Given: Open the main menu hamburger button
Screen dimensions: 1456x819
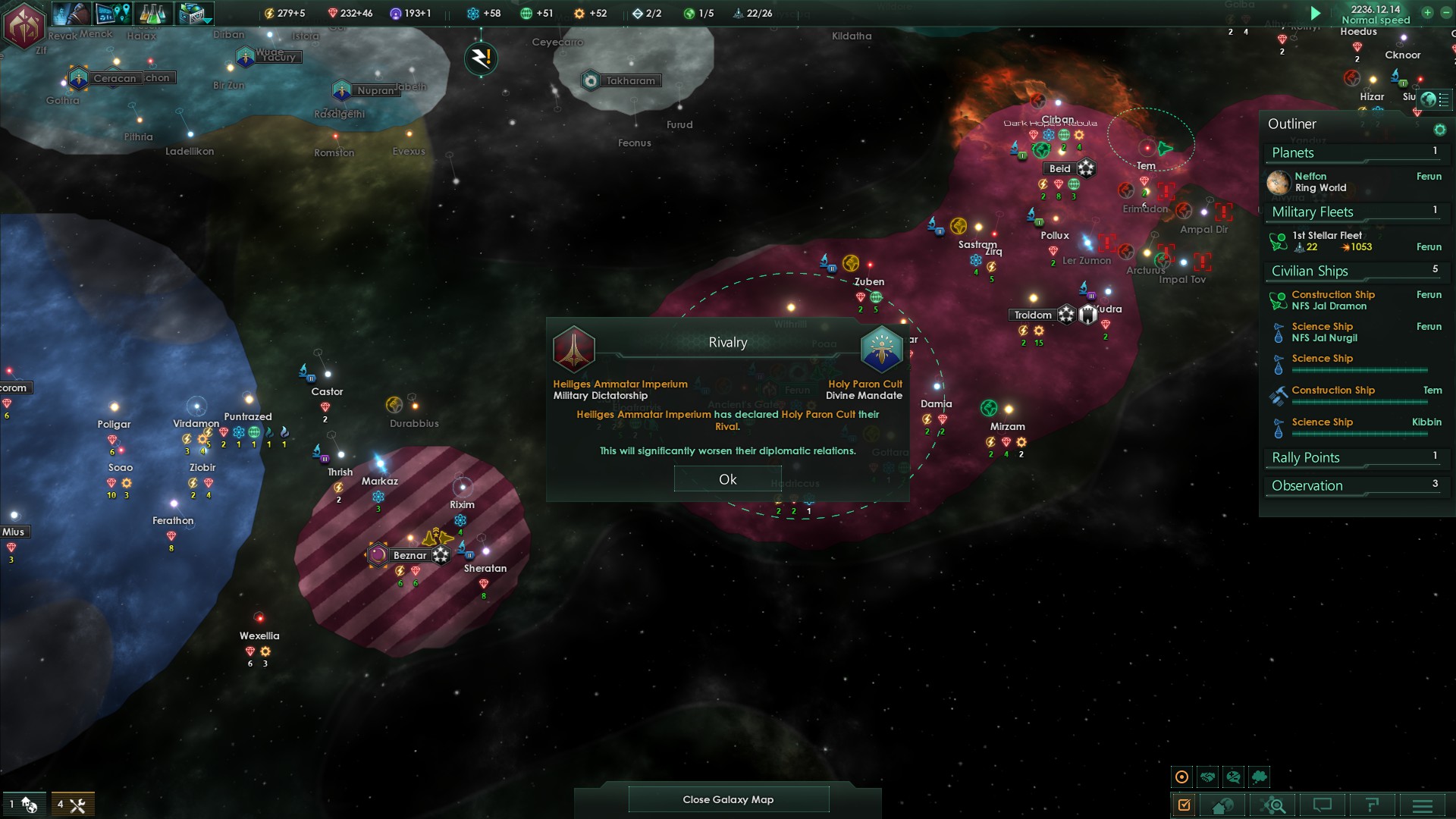Looking at the screenshot, I should [1422, 805].
